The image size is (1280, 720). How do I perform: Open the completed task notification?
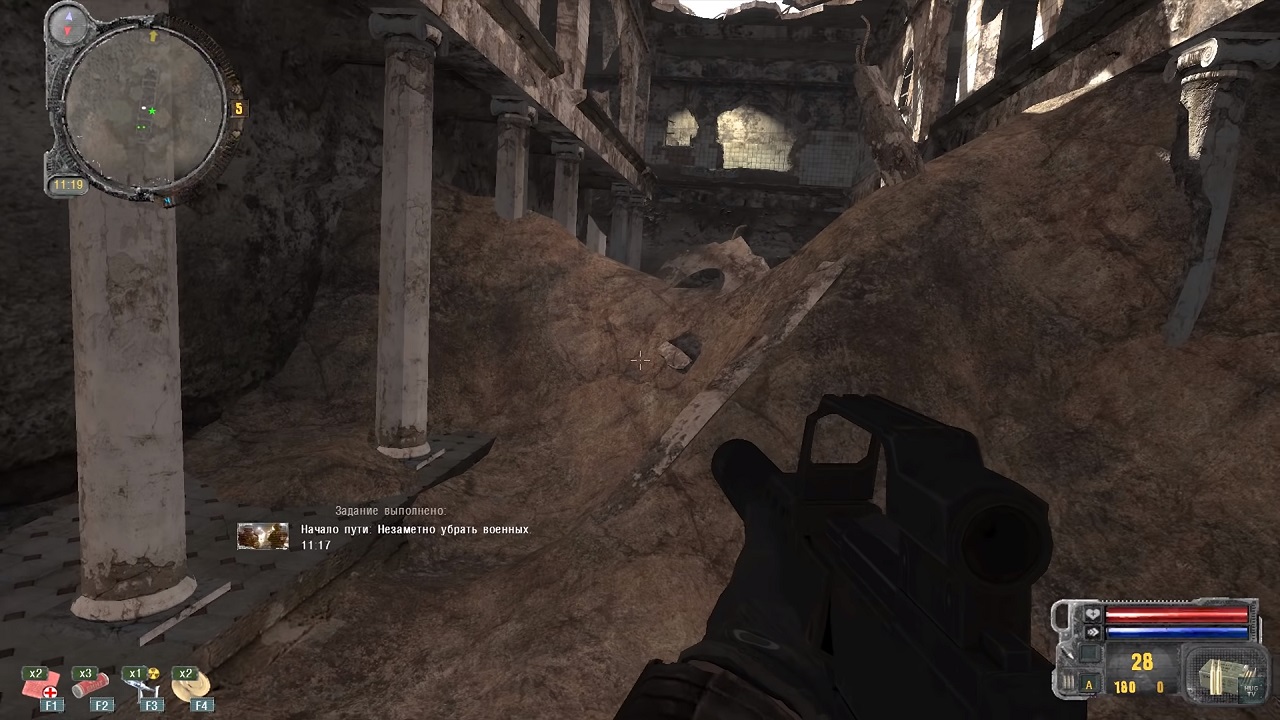click(414, 530)
